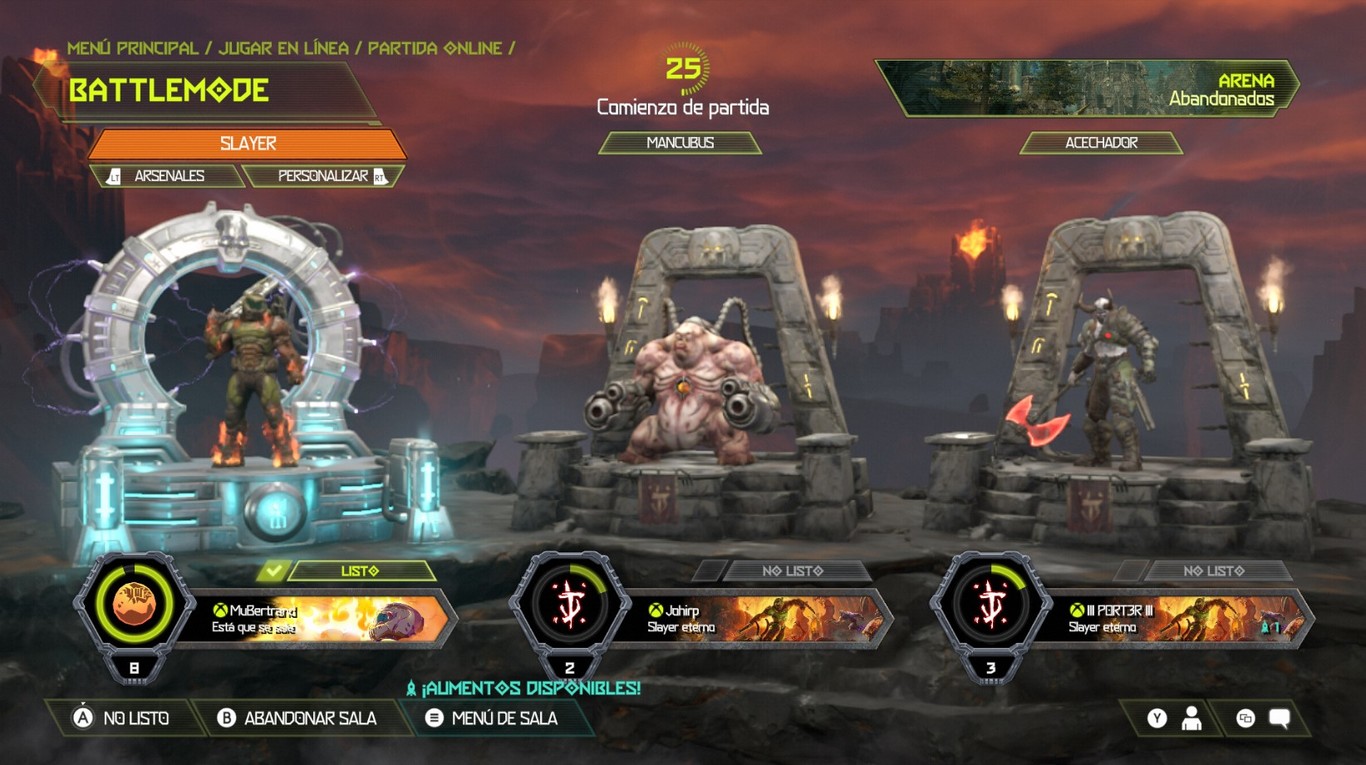Click the green checkmark beside LISTO
This screenshot has height=765, width=1366.
click(x=274, y=571)
